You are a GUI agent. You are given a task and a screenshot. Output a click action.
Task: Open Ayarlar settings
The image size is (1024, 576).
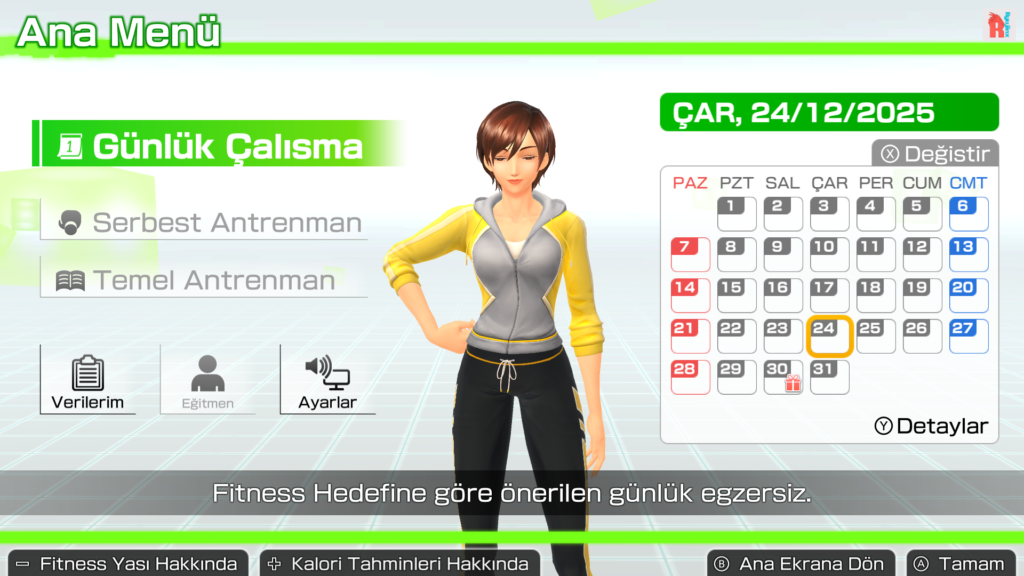[x=326, y=380]
